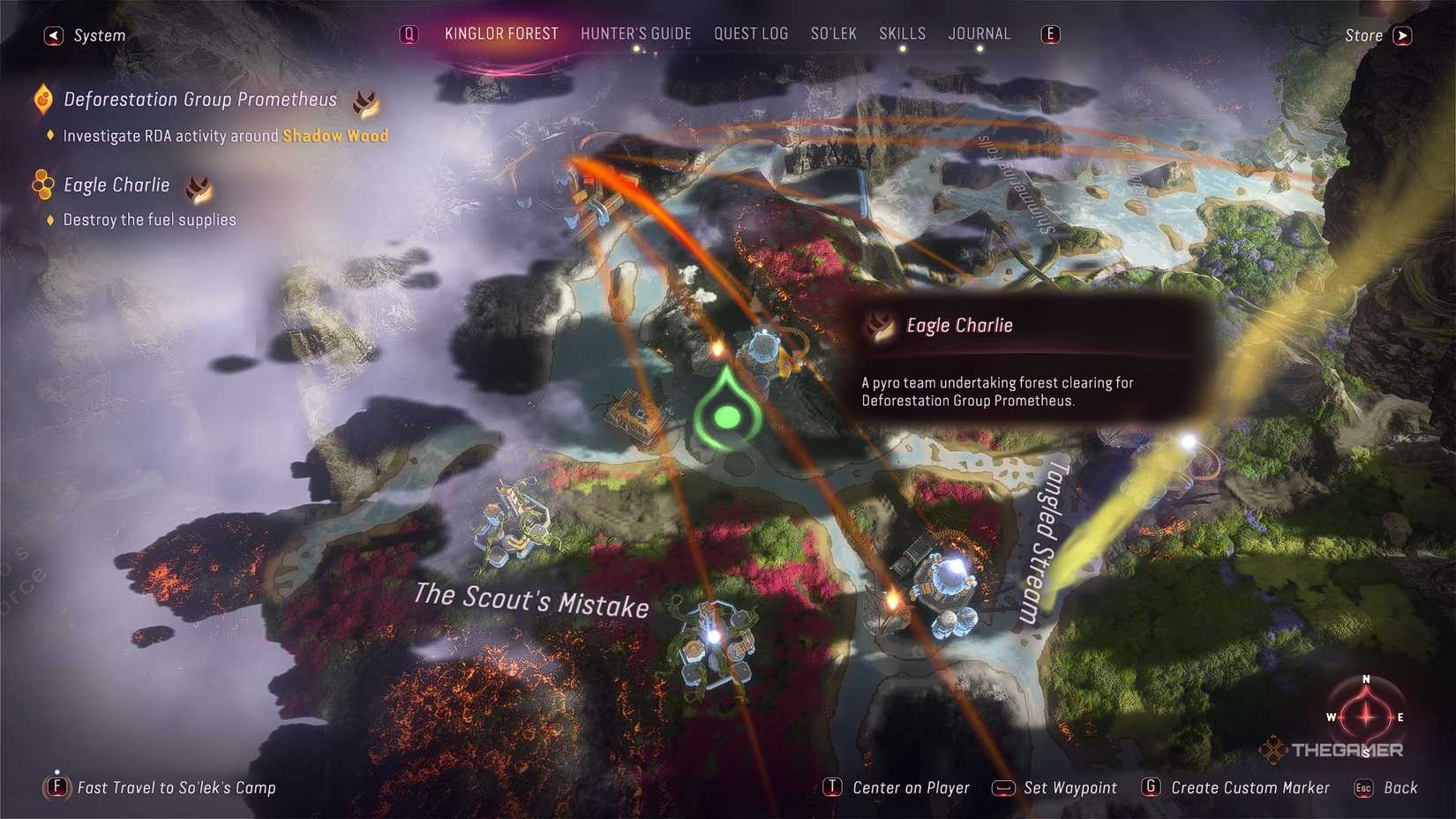Click the fire danger icon beside Eagle Charlie objective
This screenshot has width=1456, height=819.
point(199,188)
